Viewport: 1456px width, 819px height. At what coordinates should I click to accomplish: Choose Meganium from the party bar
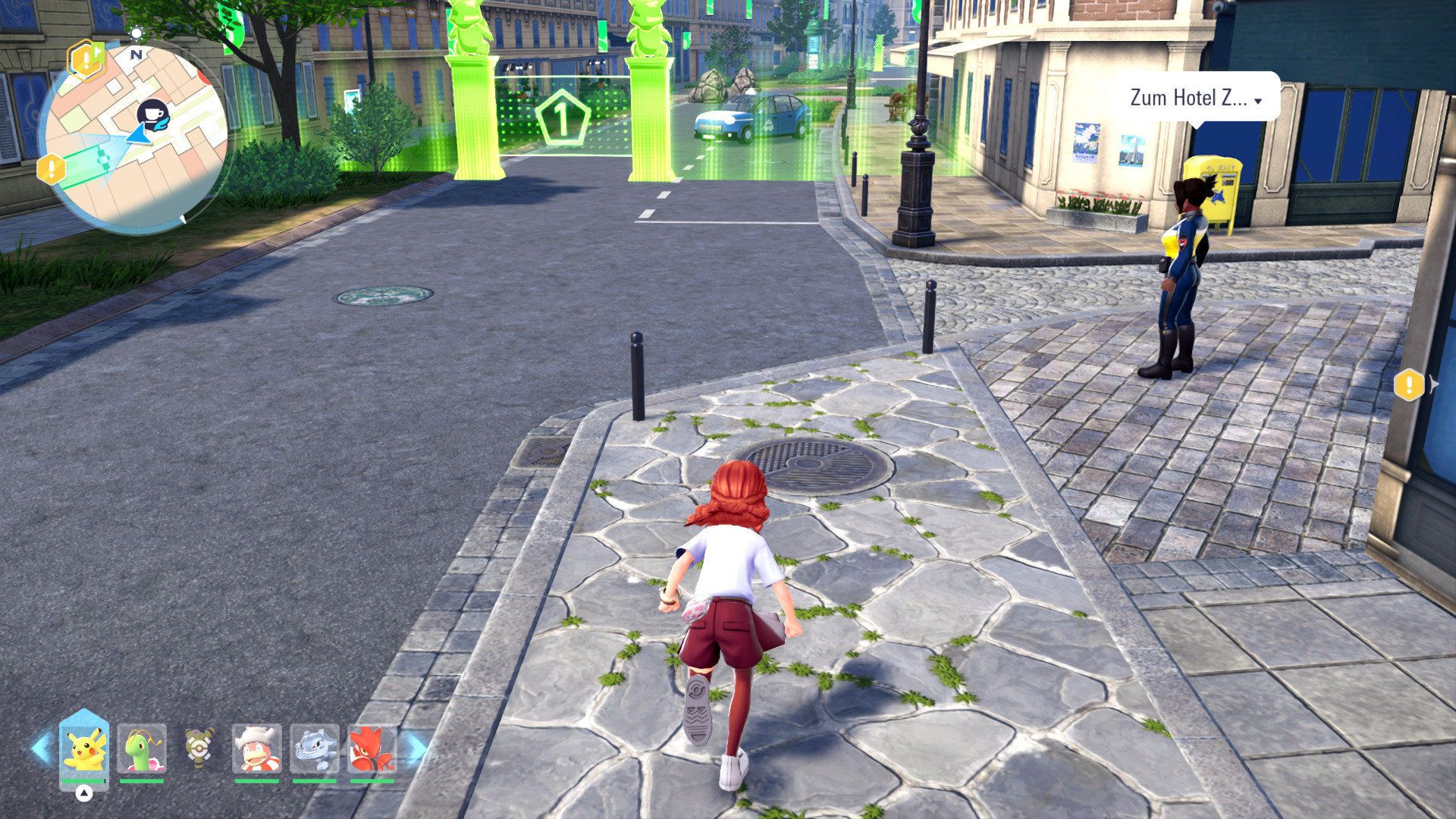pos(142,748)
